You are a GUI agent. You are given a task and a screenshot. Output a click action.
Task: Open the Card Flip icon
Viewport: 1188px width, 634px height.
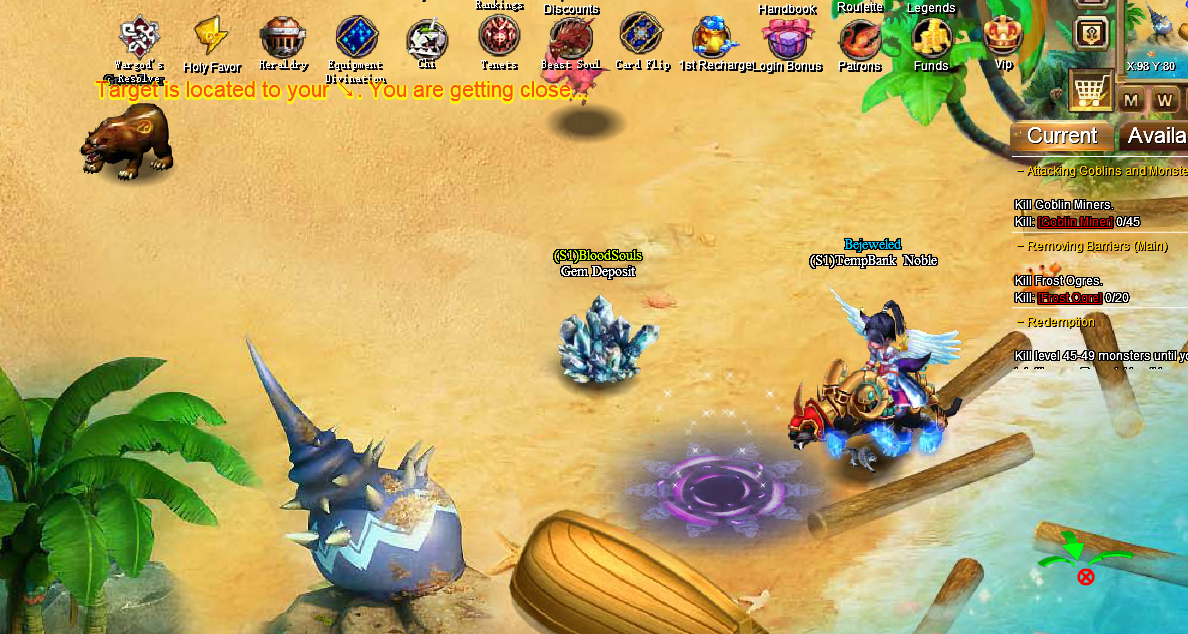pos(641,35)
